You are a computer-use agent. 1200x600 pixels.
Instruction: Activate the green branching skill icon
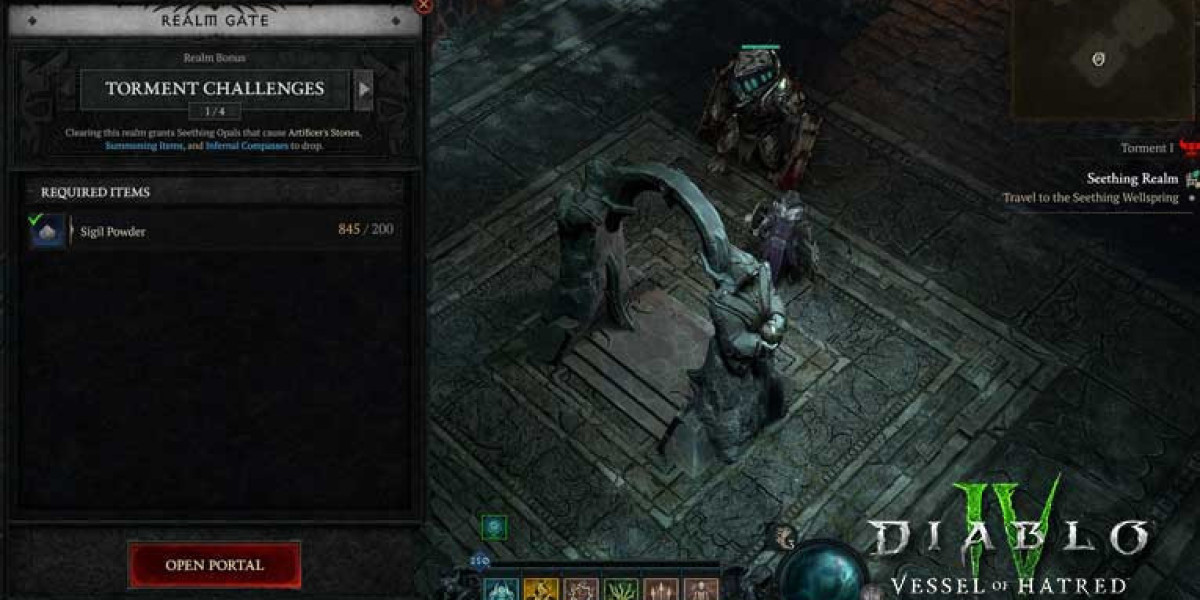point(620,589)
